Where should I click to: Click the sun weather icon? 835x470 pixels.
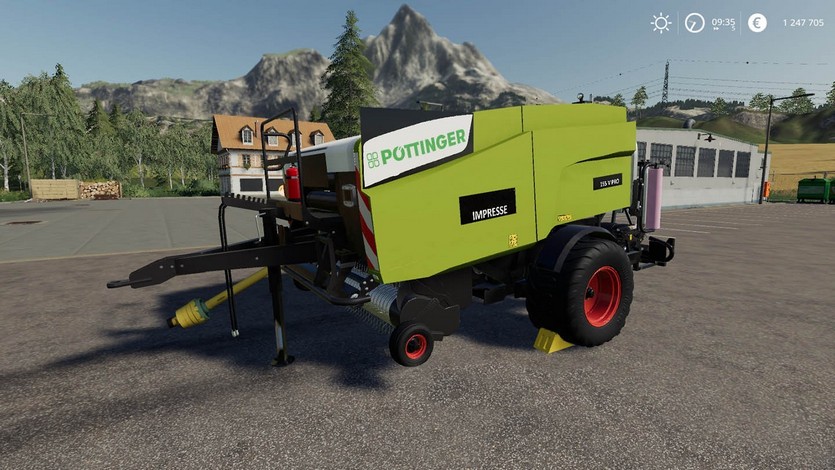[x=661, y=22]
